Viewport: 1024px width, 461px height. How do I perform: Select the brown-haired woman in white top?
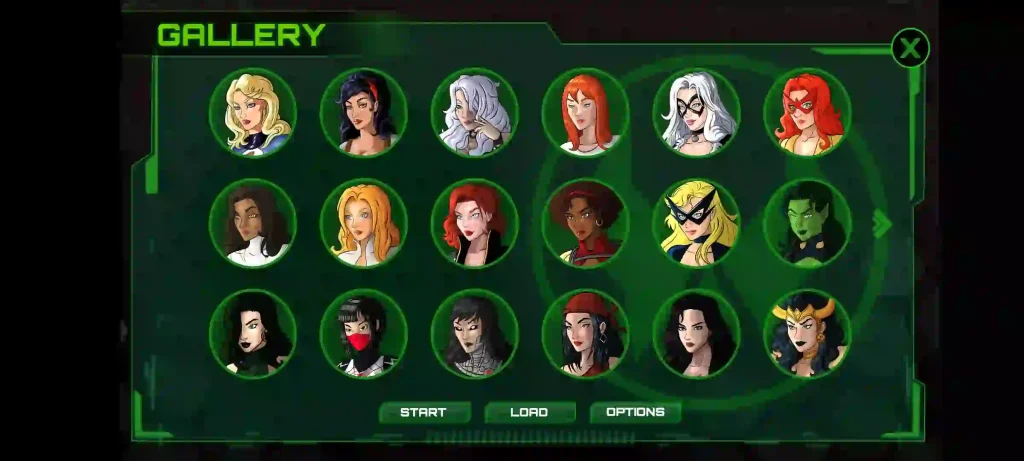point(252,223)
